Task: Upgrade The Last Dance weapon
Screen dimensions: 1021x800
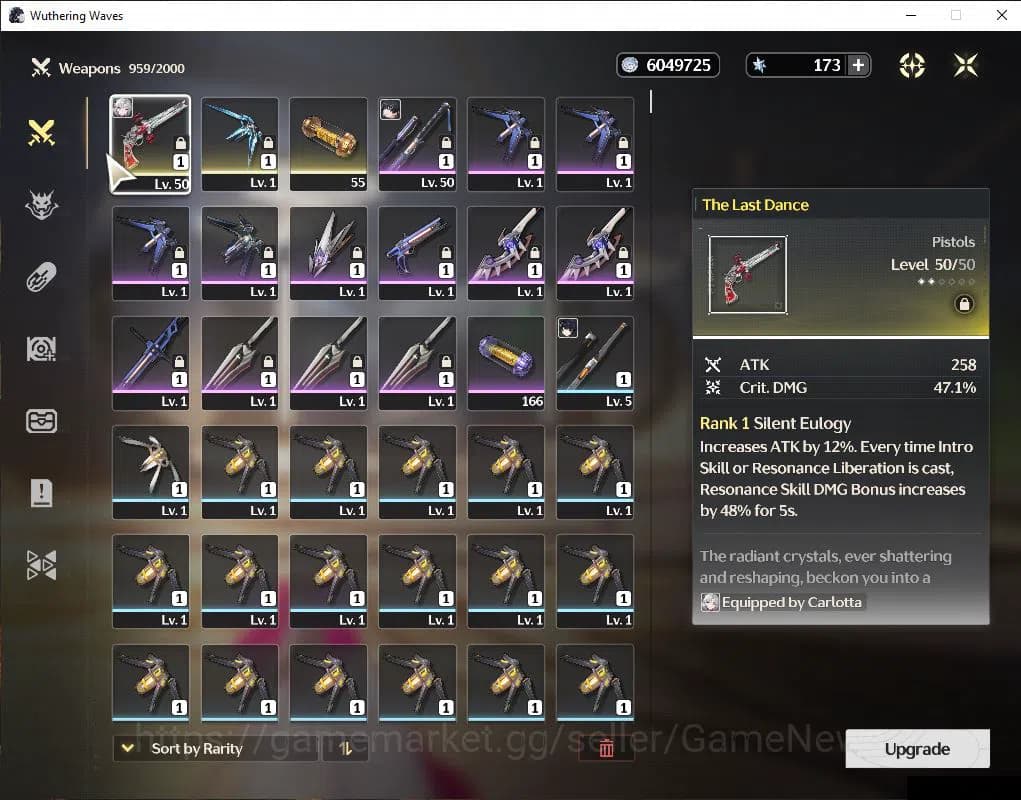Action: (917, 749)
